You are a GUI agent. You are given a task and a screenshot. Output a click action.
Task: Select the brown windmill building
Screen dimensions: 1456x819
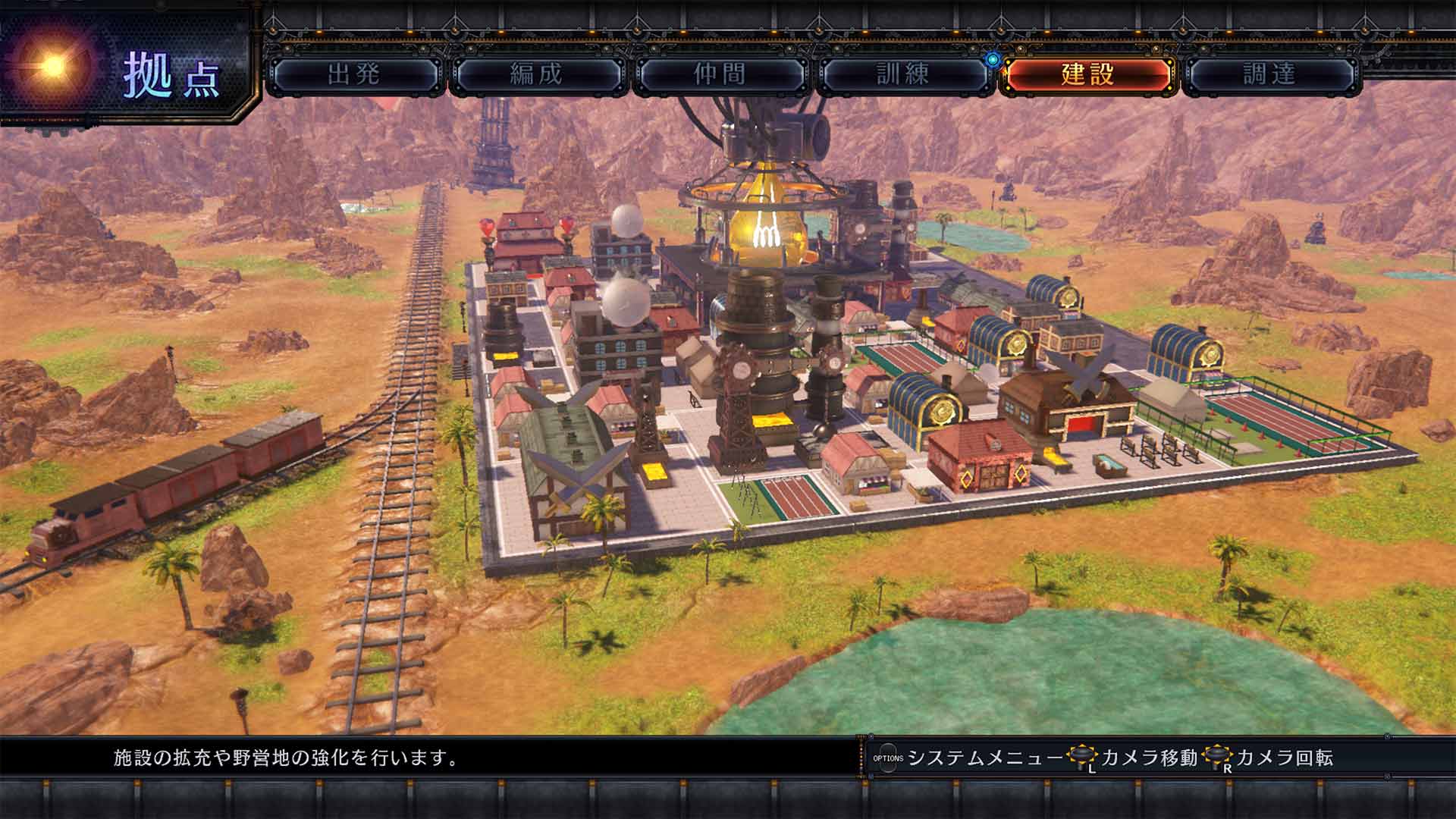(1062, 402)
